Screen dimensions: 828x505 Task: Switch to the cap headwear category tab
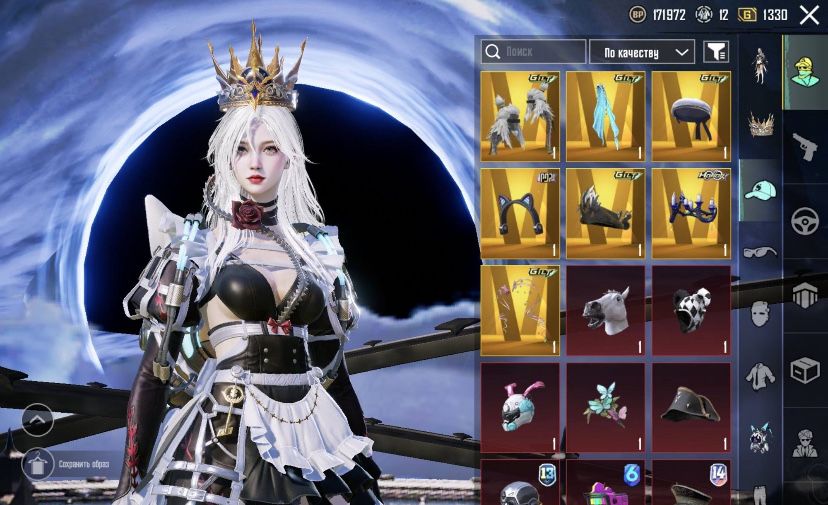point(760,190)
